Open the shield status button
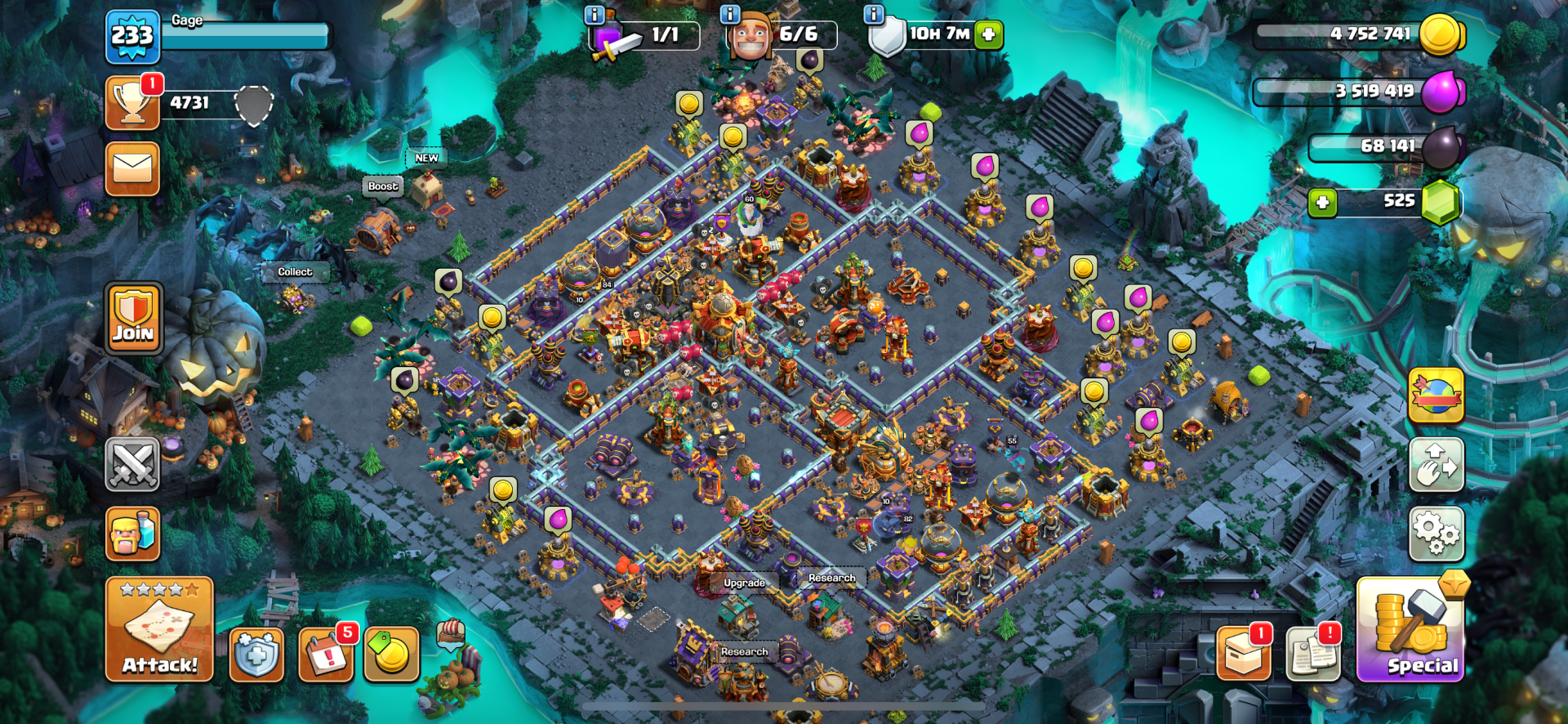The width and height of the screenshot is (1568, 724). coord(256,655)
